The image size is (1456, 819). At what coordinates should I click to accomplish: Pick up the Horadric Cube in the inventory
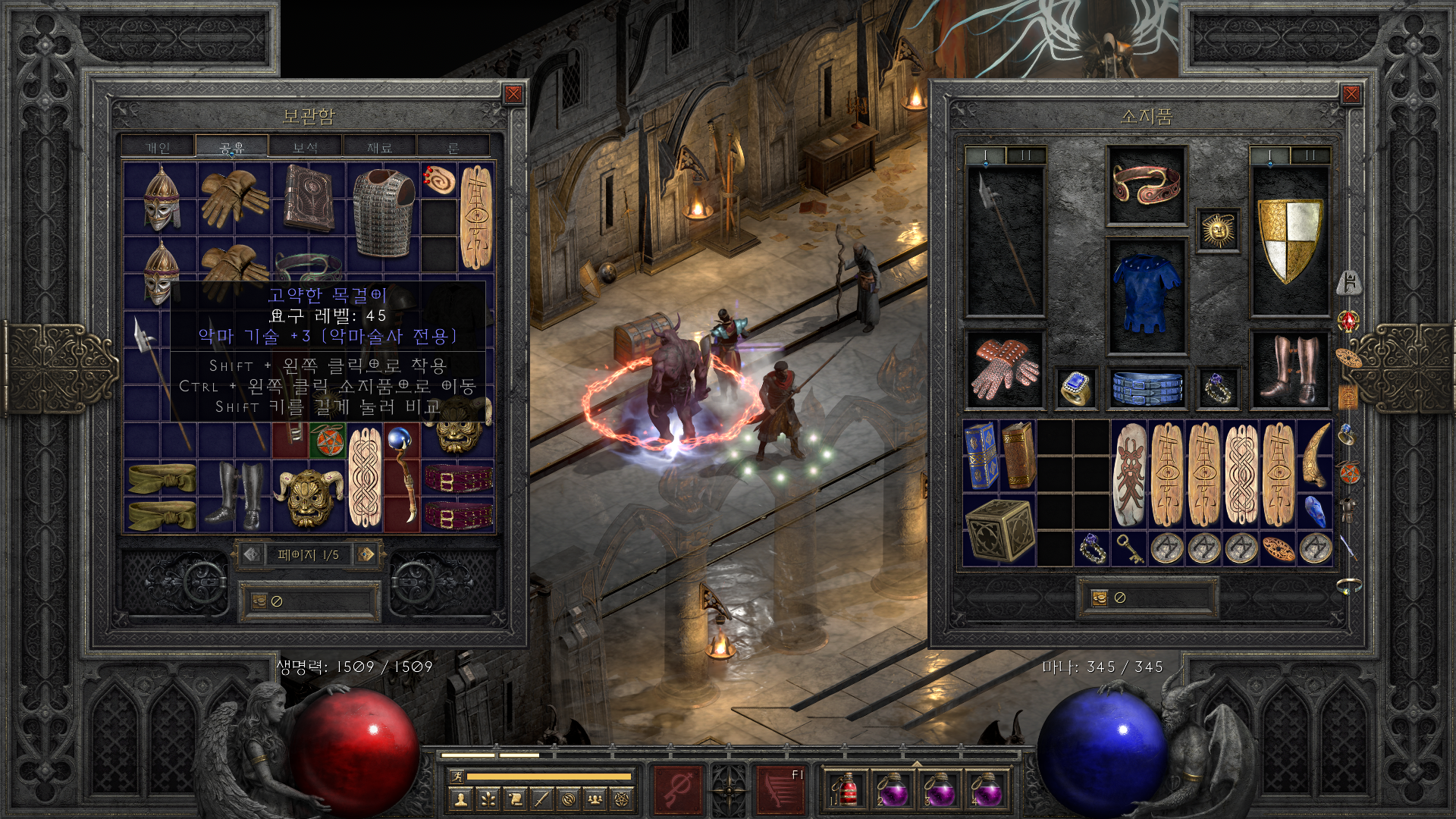(999, 530)
